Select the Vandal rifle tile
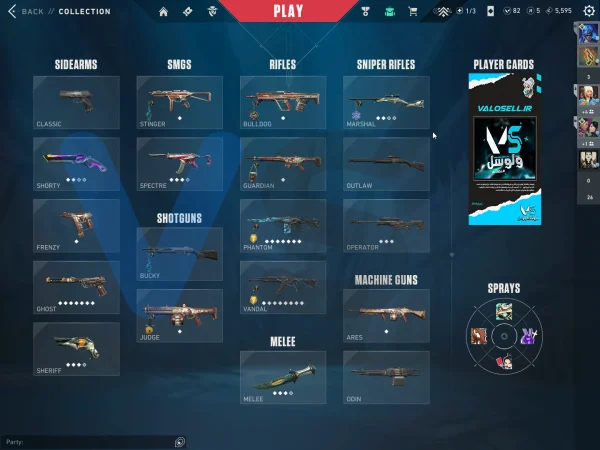Screen dimensions: 600x450 pos(283,287)
